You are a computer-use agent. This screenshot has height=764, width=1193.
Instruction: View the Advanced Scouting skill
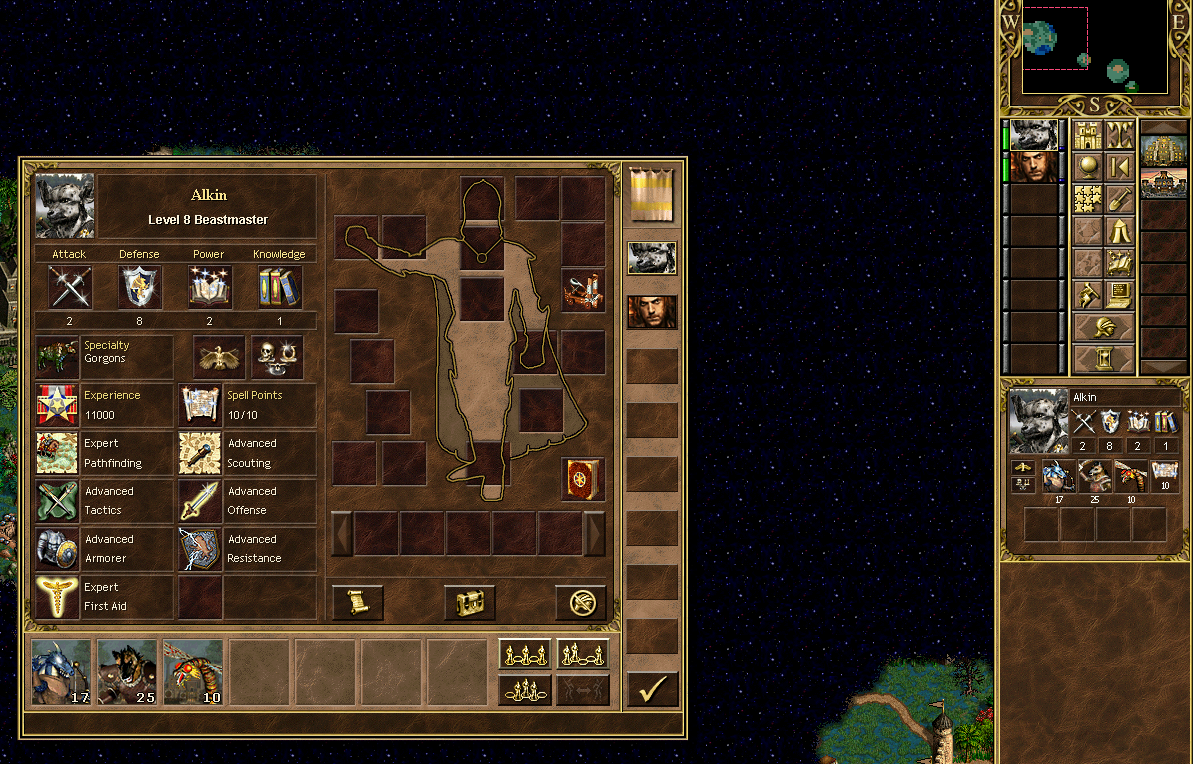coord(200,453)
